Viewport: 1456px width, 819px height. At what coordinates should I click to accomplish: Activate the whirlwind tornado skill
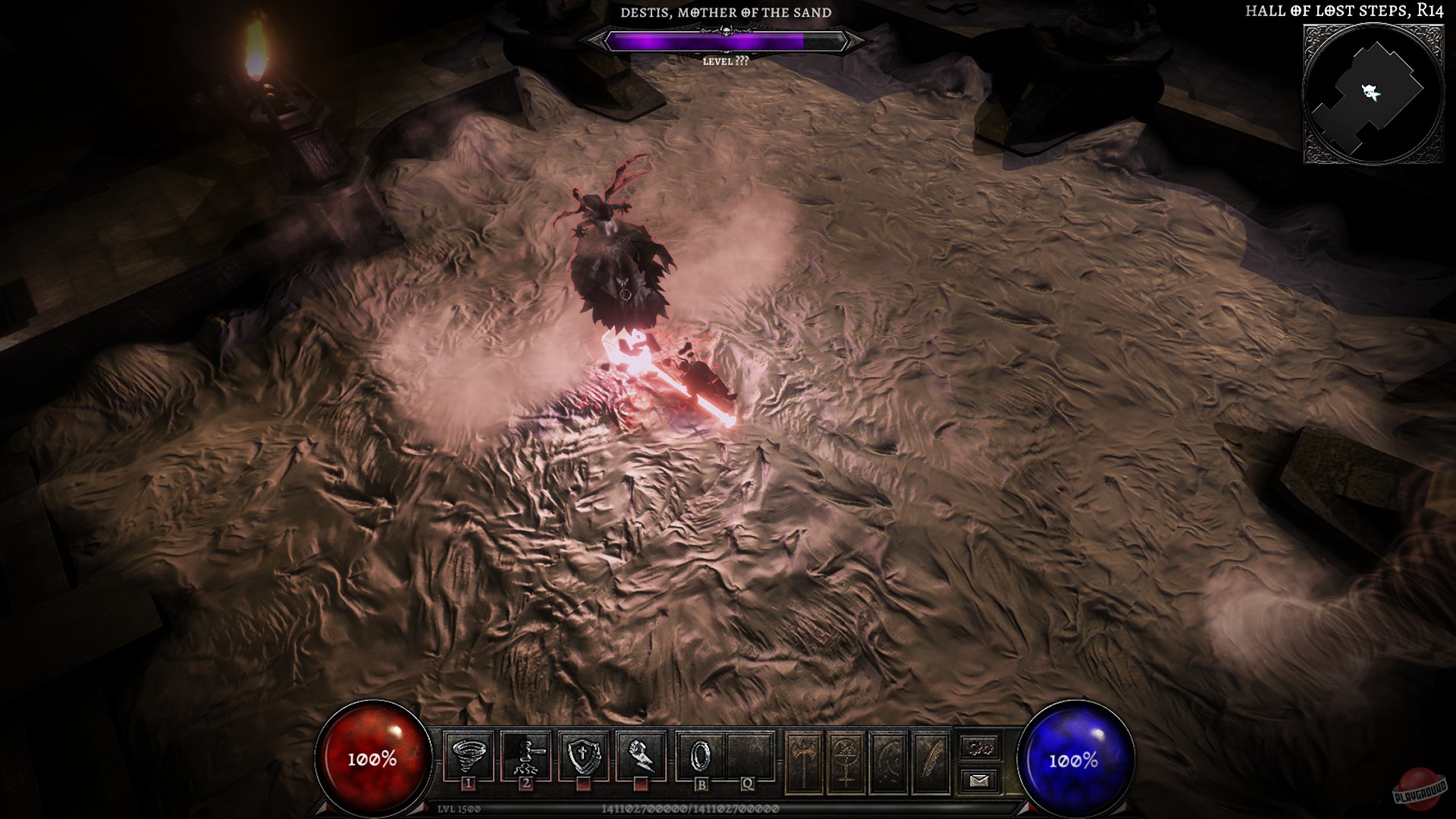pyautogui.click(x=468, y=755)
